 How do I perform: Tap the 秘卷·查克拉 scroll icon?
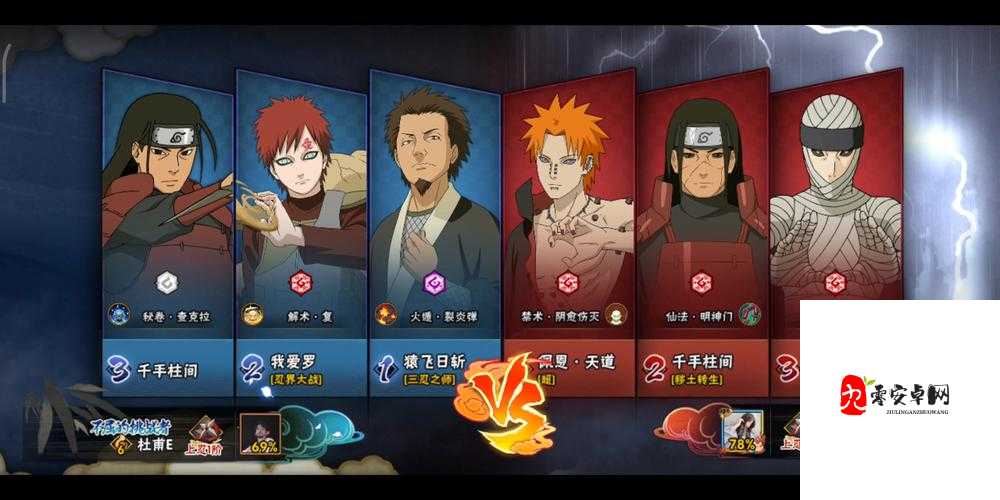(120, 314)
